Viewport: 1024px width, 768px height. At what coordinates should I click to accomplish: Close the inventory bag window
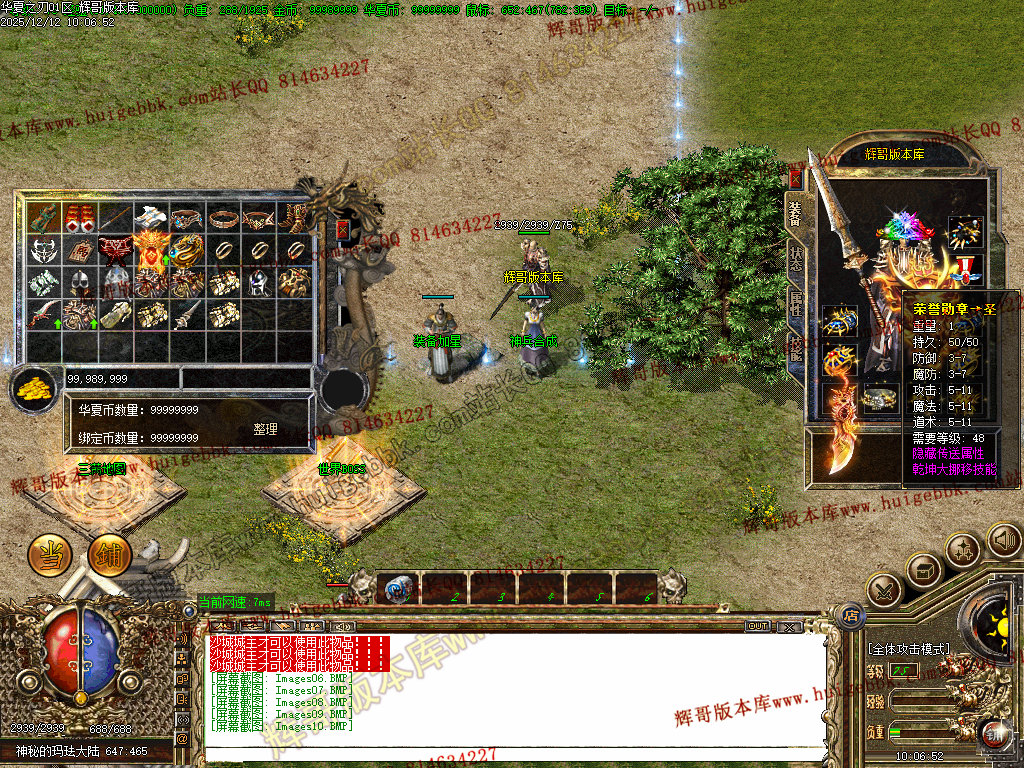(343, 229)
